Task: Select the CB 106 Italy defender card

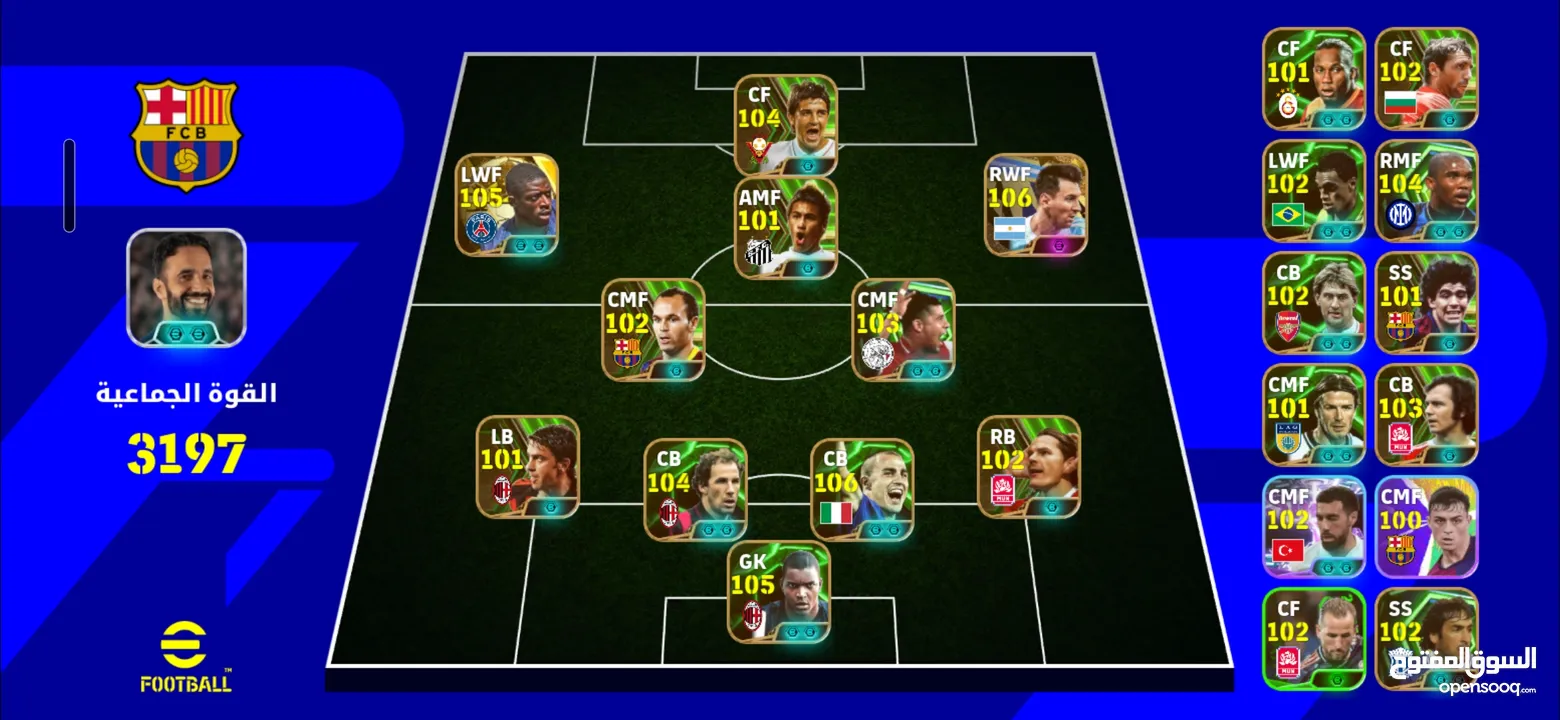Action: pos(861,490)
